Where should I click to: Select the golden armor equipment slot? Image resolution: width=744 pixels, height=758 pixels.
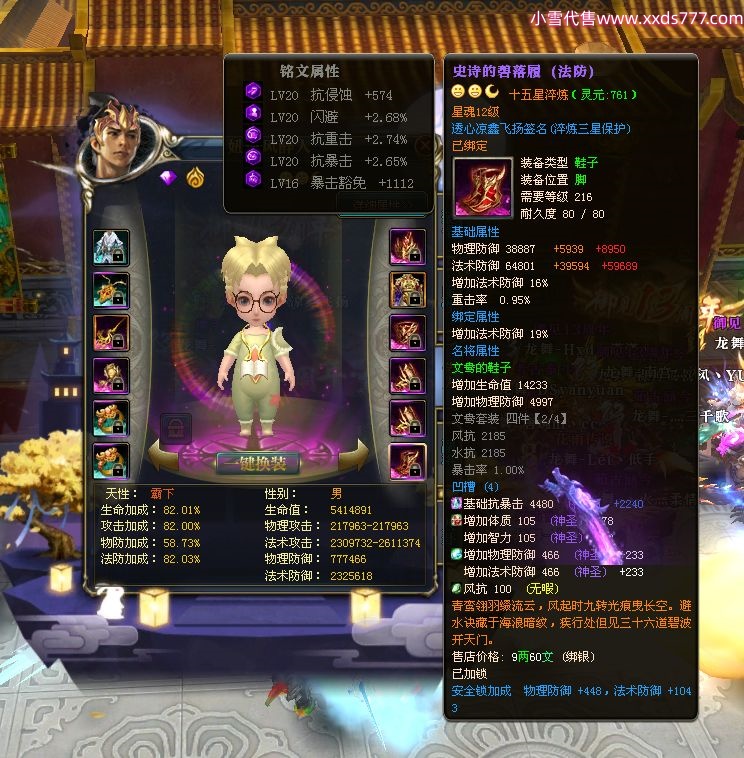click(x=407, y=290)
